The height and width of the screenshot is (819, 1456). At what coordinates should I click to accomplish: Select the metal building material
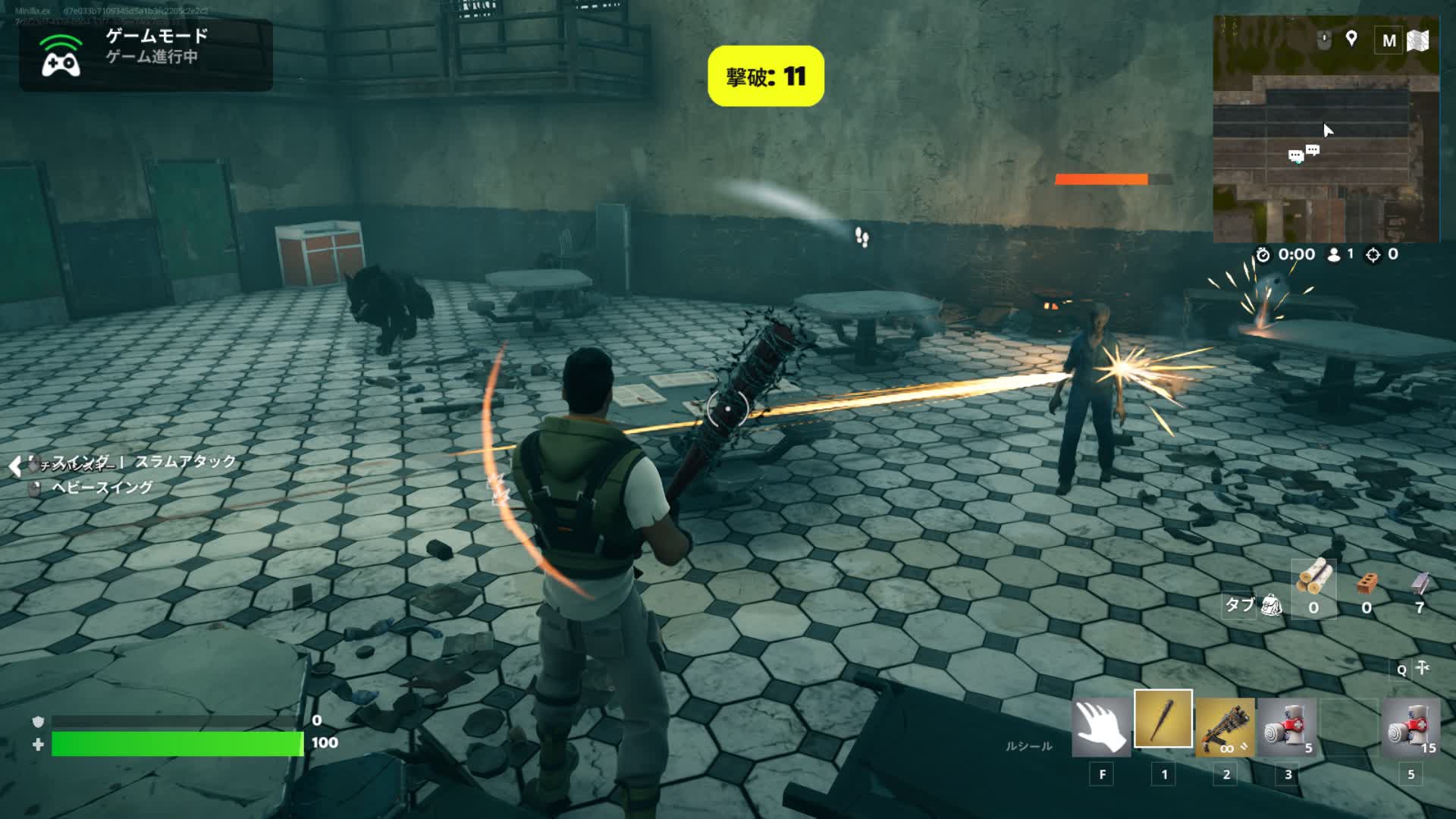coord(1420,582)
